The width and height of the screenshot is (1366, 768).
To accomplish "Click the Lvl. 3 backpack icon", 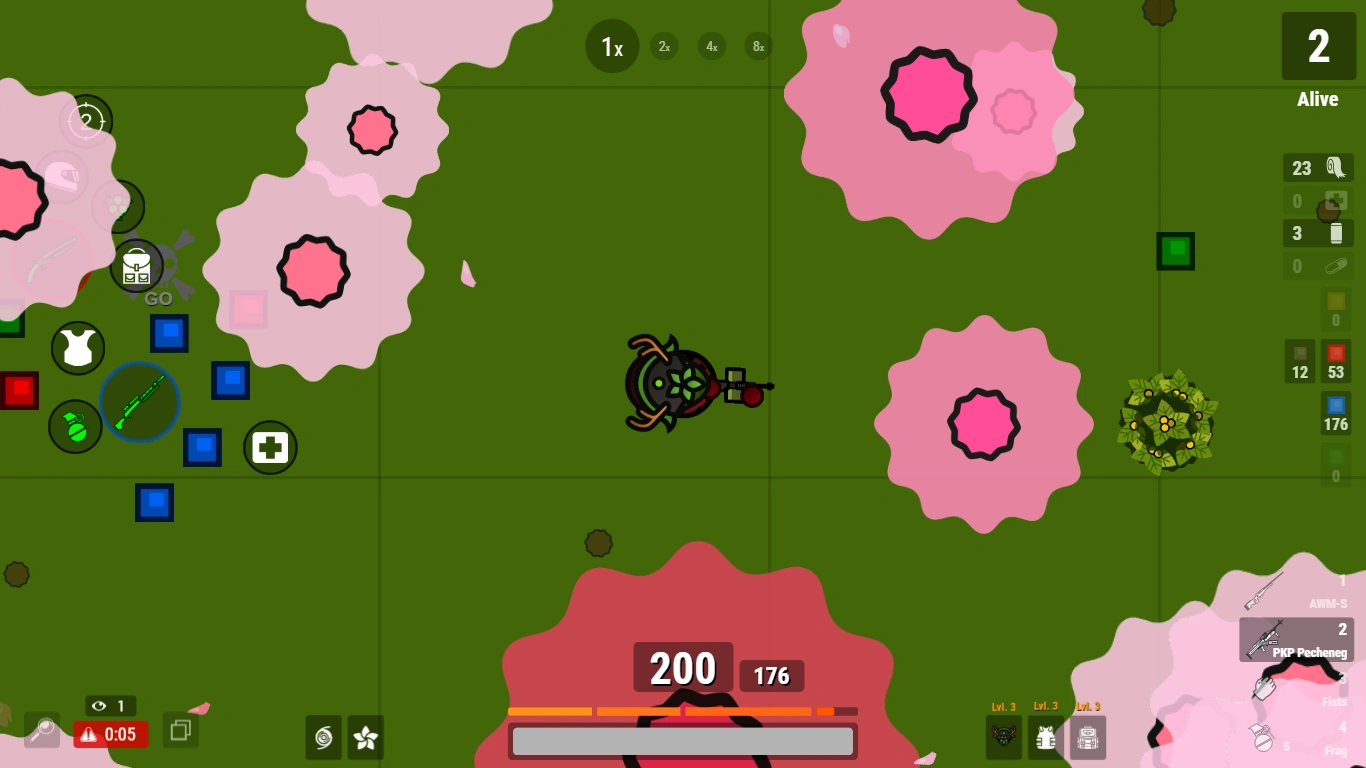I will click(x=1088, y=737).
